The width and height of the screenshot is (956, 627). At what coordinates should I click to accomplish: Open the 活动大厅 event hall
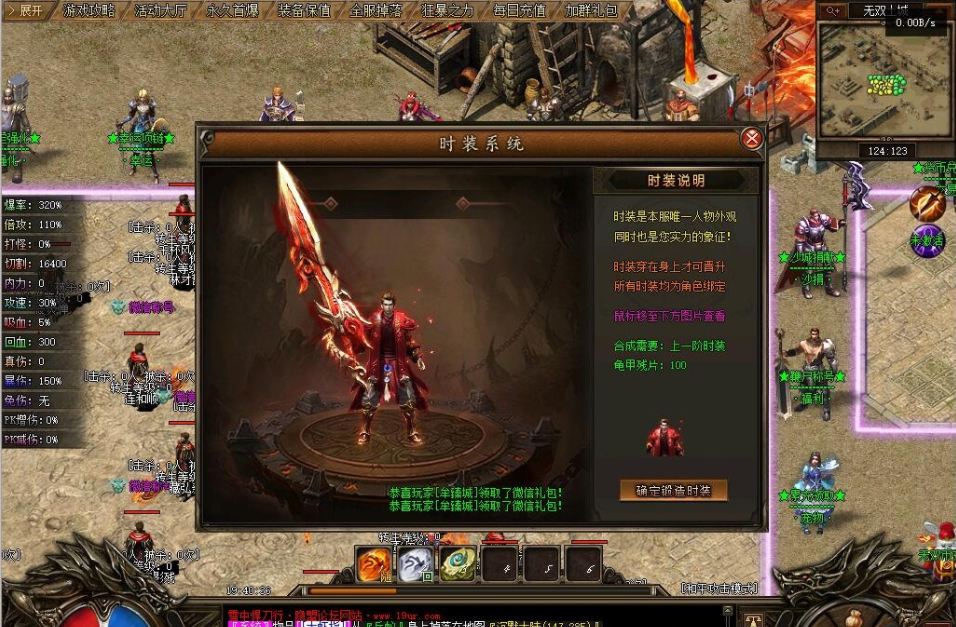(x=160, y=11)
